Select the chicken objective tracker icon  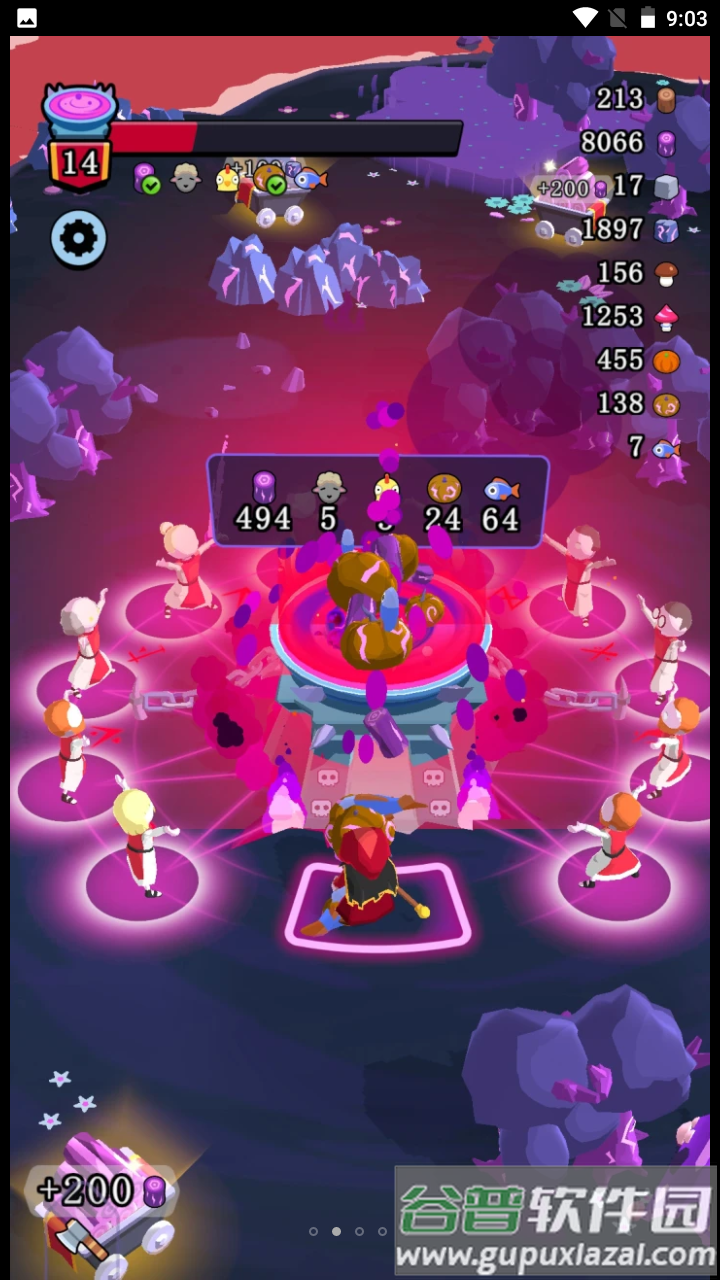tap(229, 179)
